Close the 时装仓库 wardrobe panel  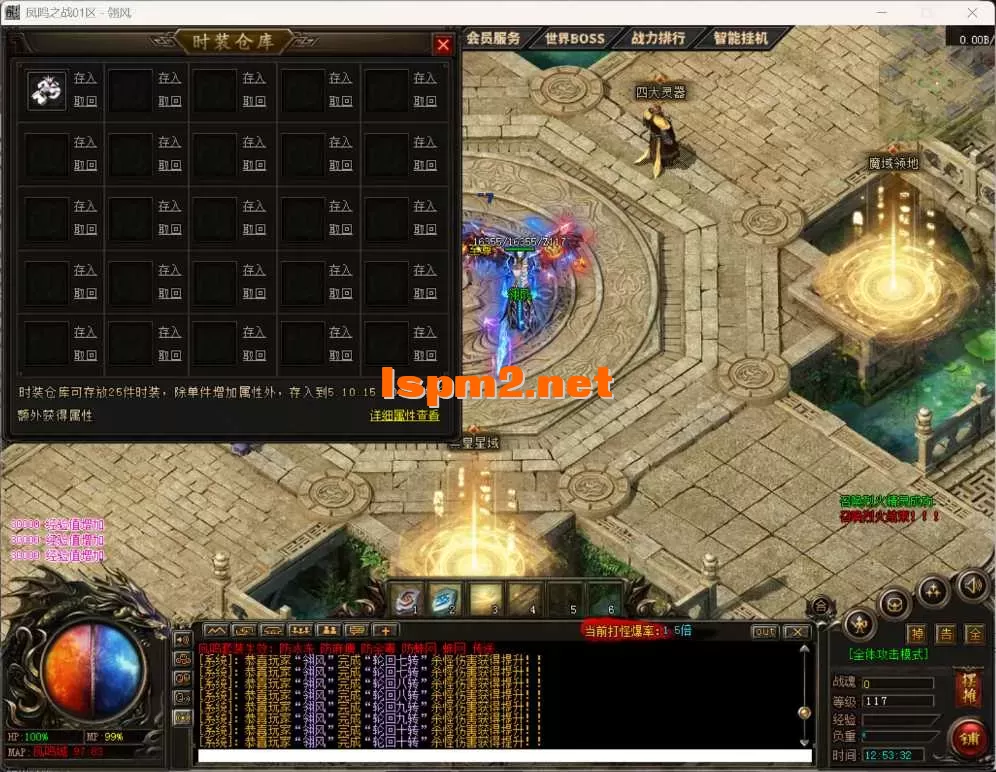[x=443, y=45]
